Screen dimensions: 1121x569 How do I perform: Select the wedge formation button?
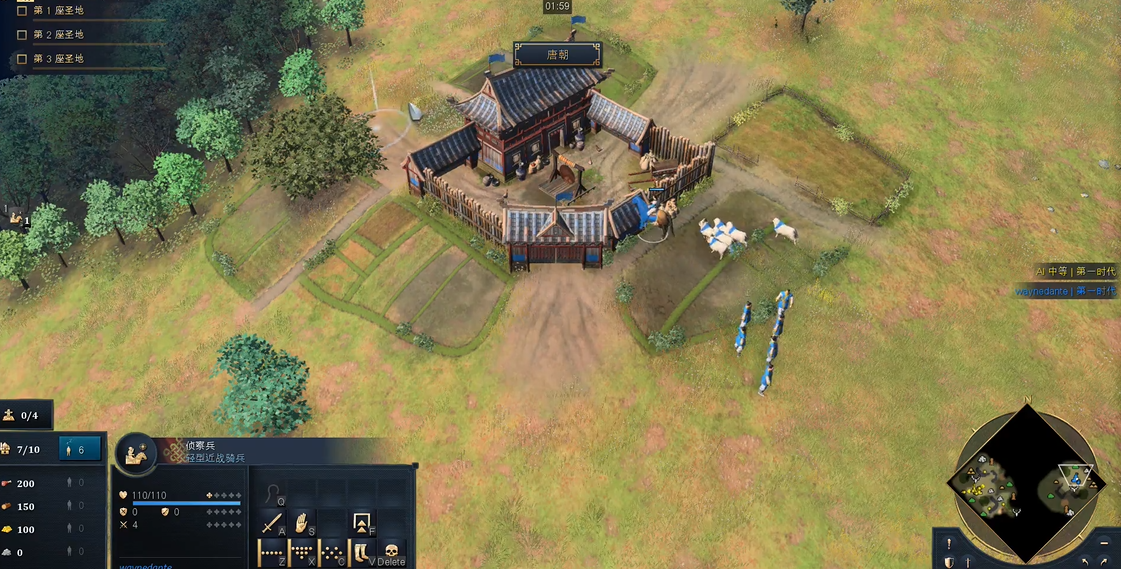(303, 551)
